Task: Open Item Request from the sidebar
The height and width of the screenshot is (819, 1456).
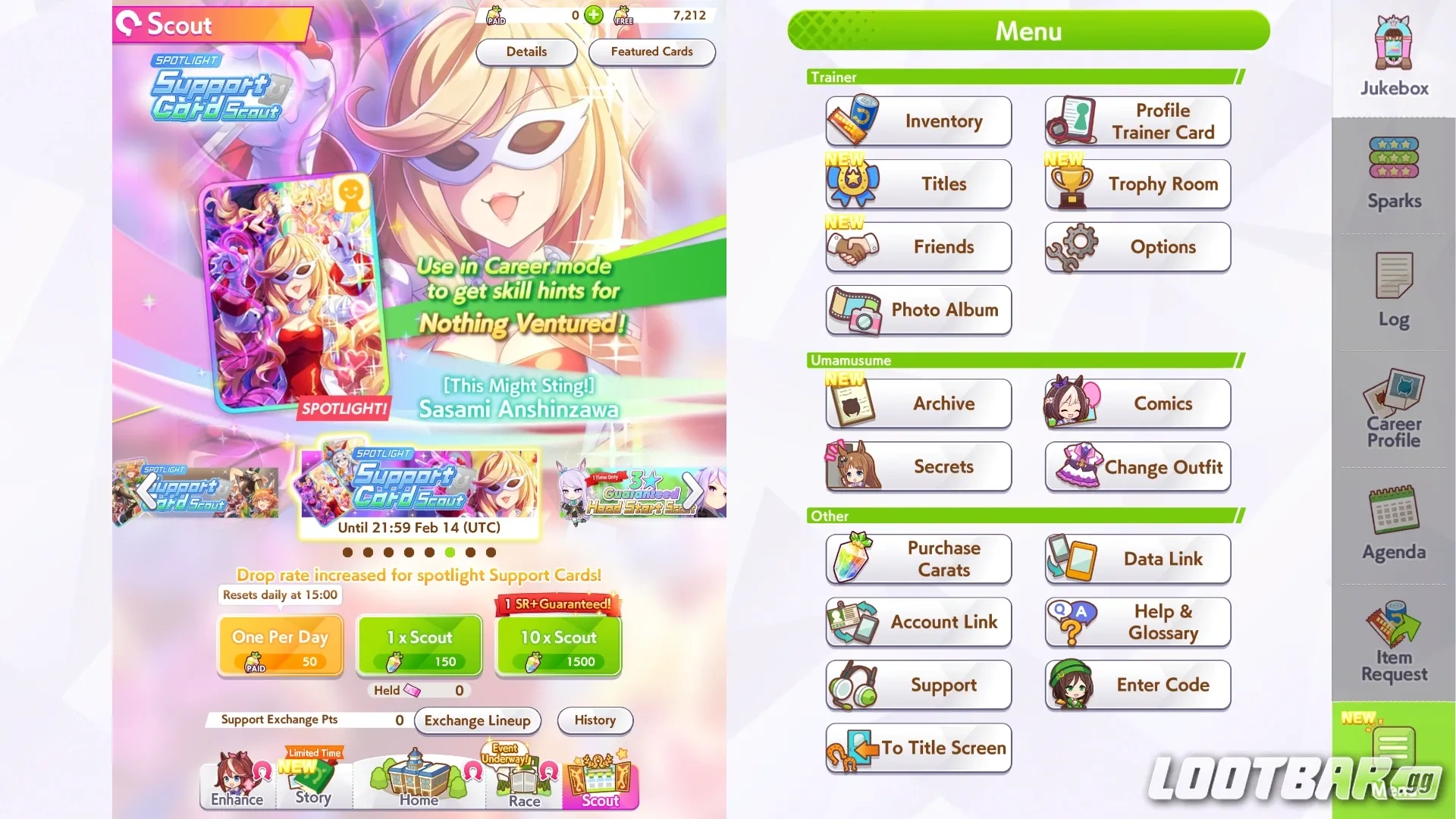Action: pos(1392,641)
